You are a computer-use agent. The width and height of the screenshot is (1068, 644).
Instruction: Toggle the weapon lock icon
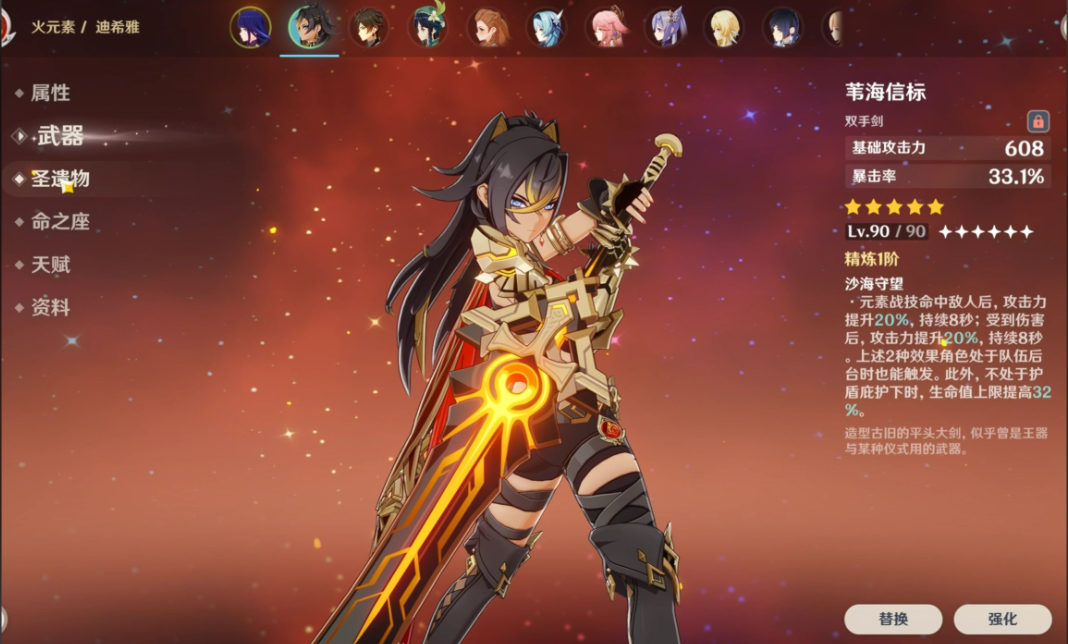click(x=1038, y=122)
